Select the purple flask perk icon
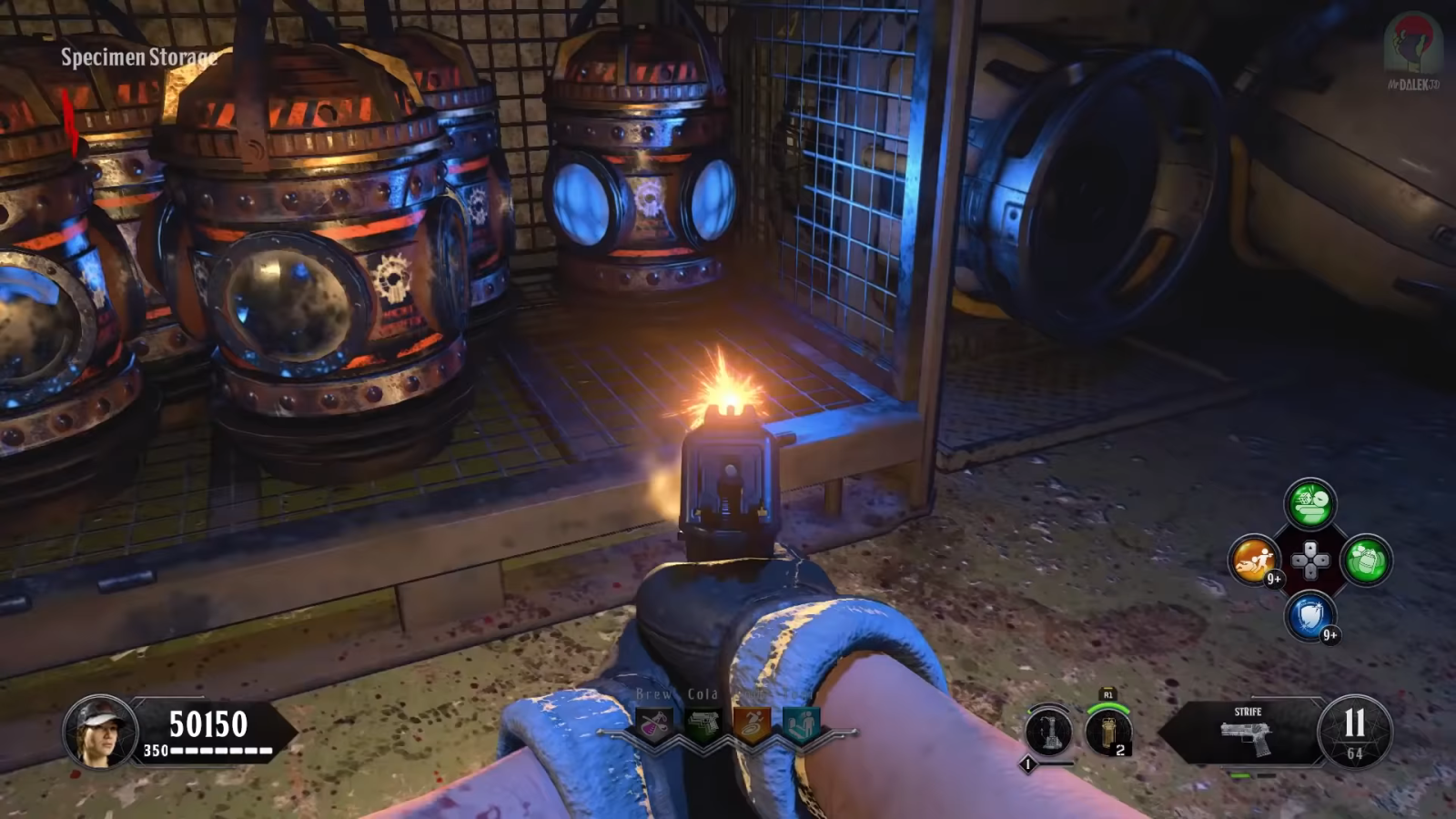The image size is (1456, 819). click(x=654, y=725)
